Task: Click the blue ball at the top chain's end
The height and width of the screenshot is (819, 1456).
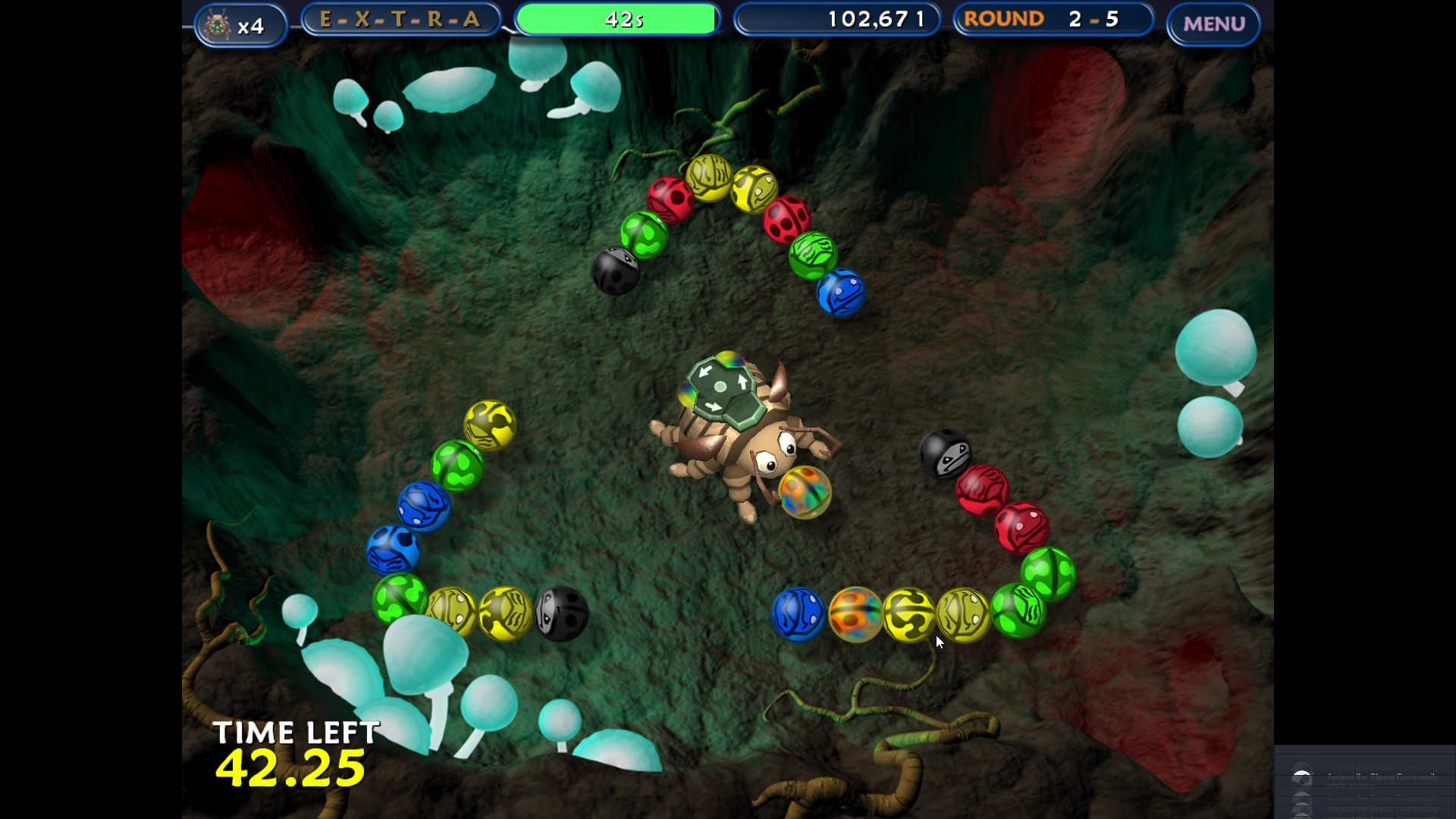Action: pos(842,292)
